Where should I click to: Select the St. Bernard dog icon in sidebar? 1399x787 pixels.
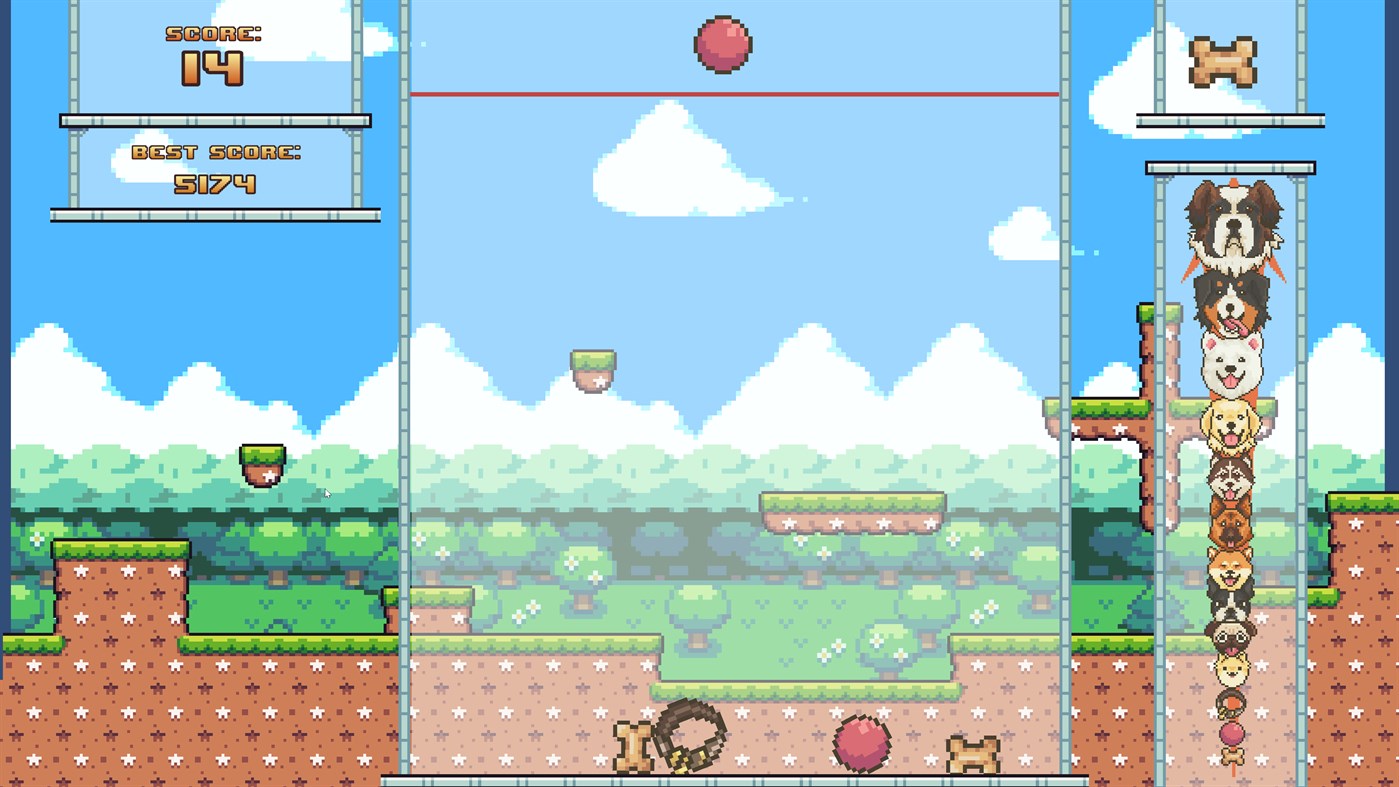coord(1232,226)
